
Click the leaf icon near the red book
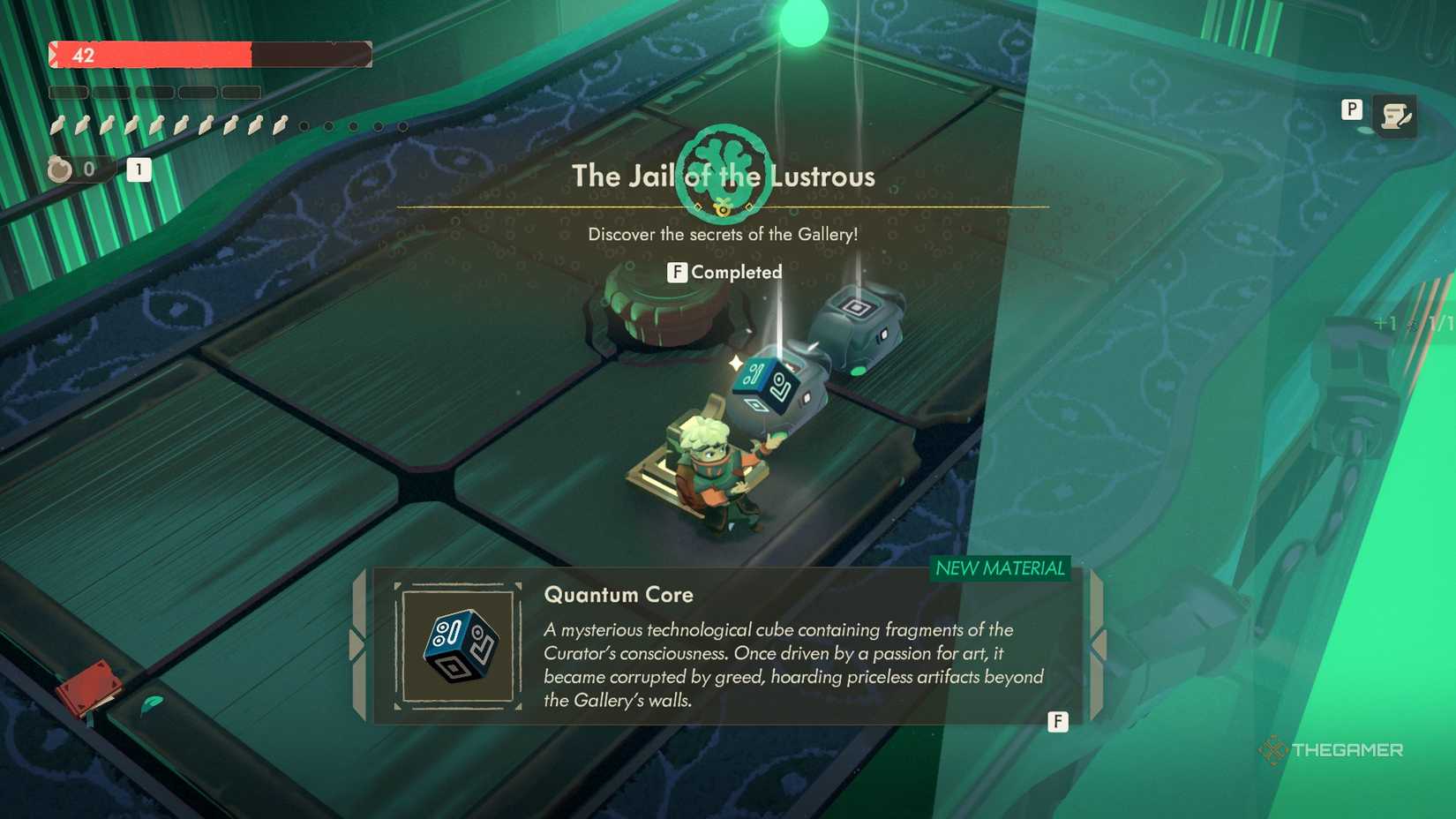pos(151,703)
